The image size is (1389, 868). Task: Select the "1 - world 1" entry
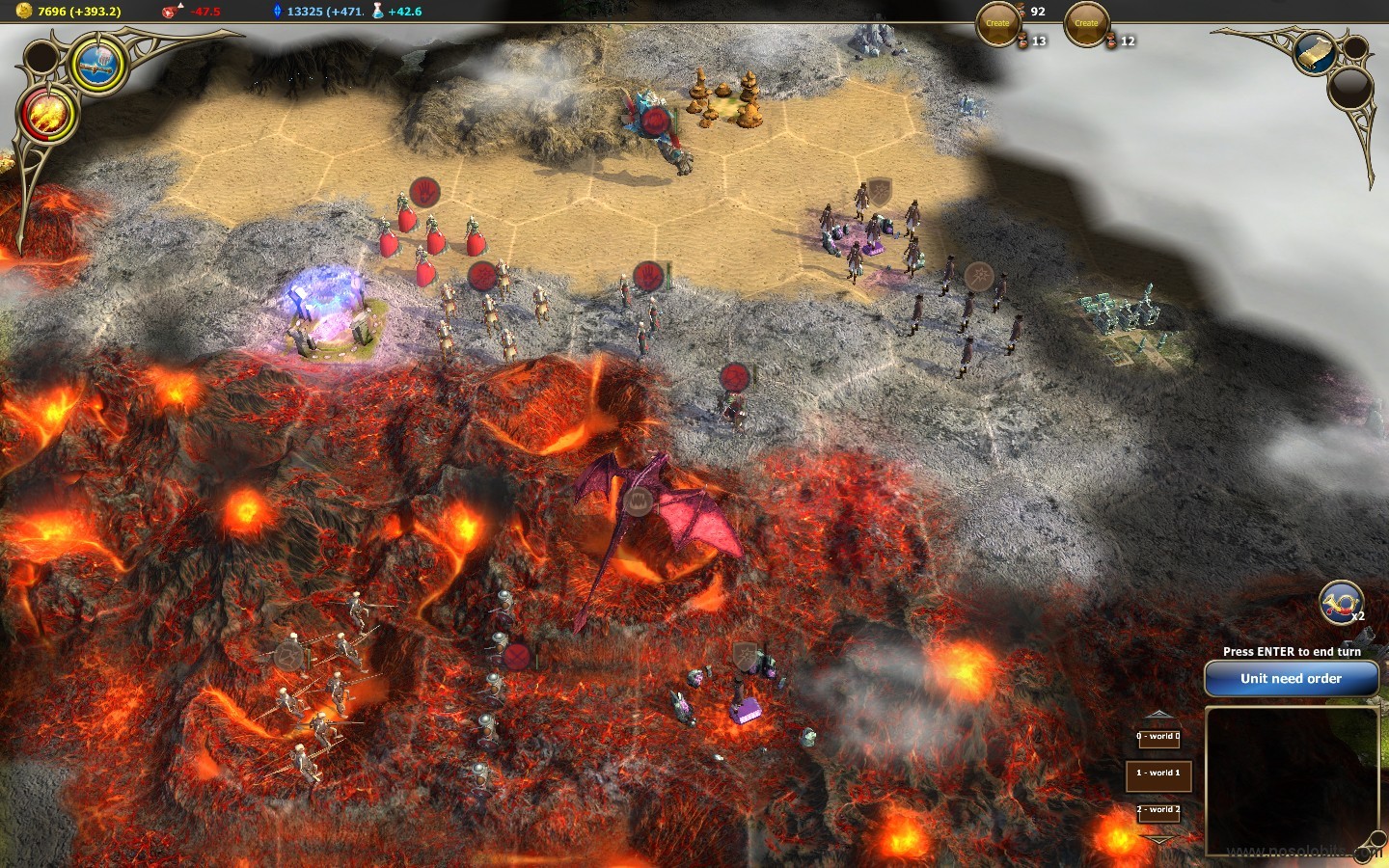point(1158,773)
